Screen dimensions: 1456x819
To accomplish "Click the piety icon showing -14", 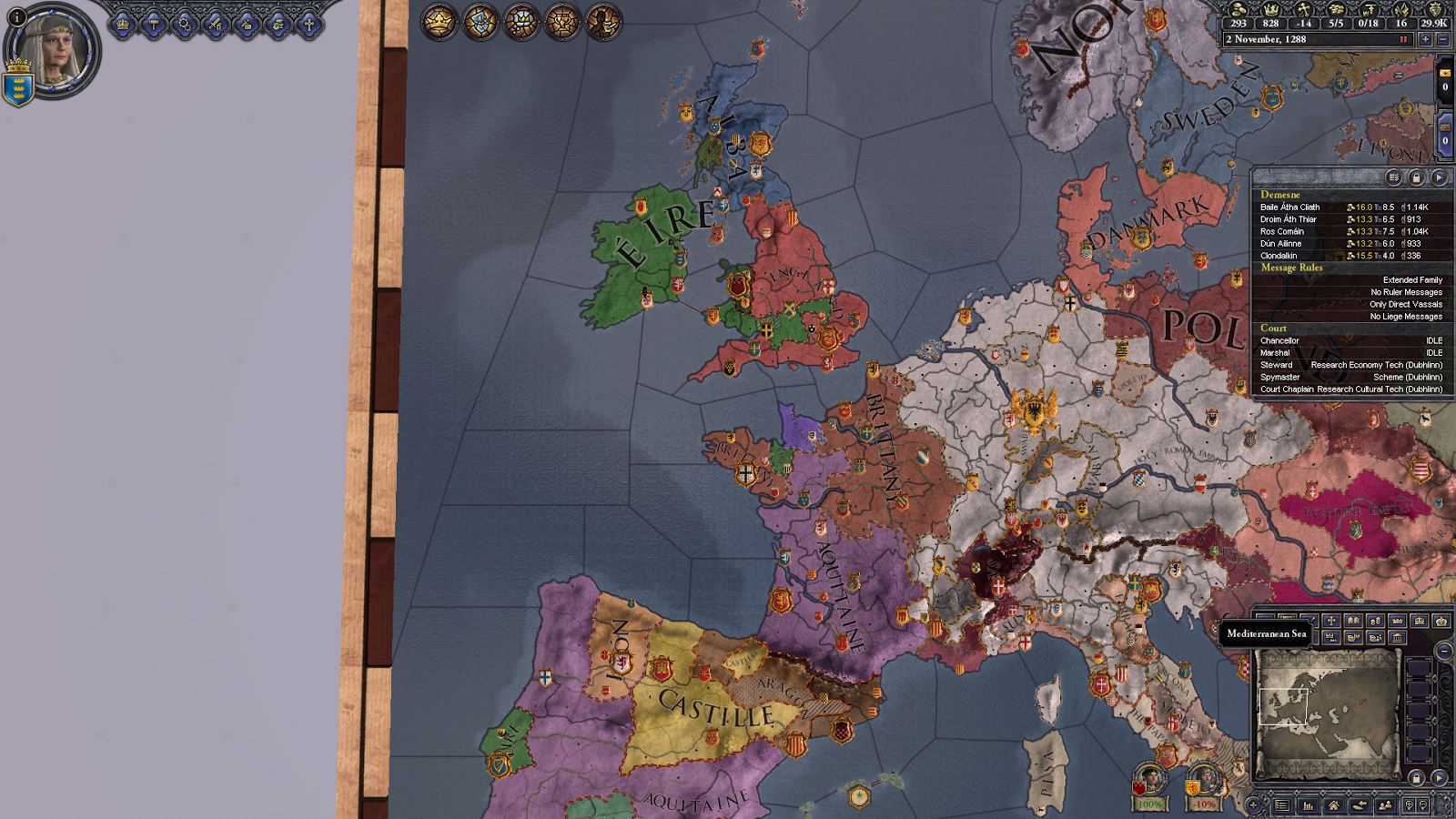I will (x=1304, y=11).
